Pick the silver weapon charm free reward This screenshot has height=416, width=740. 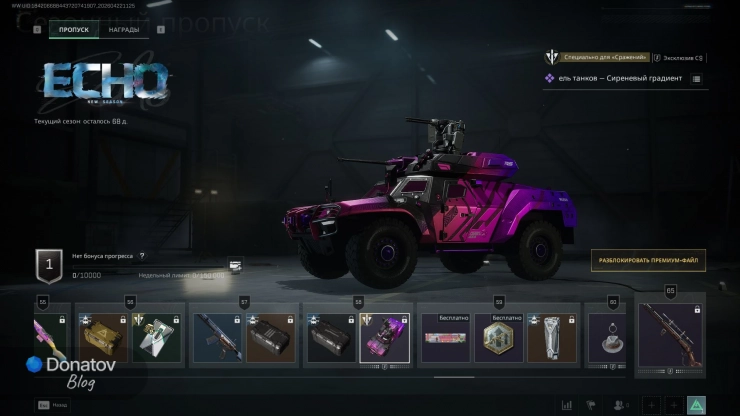[x=553, y=338]
